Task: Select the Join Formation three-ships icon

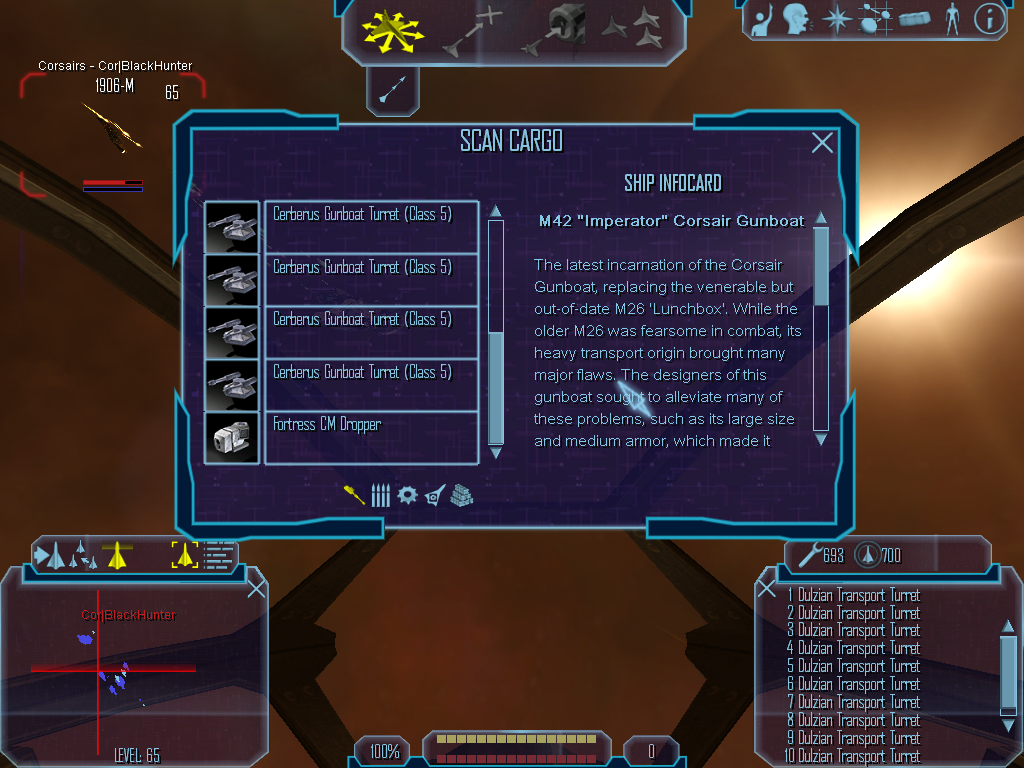Action: 632,29
